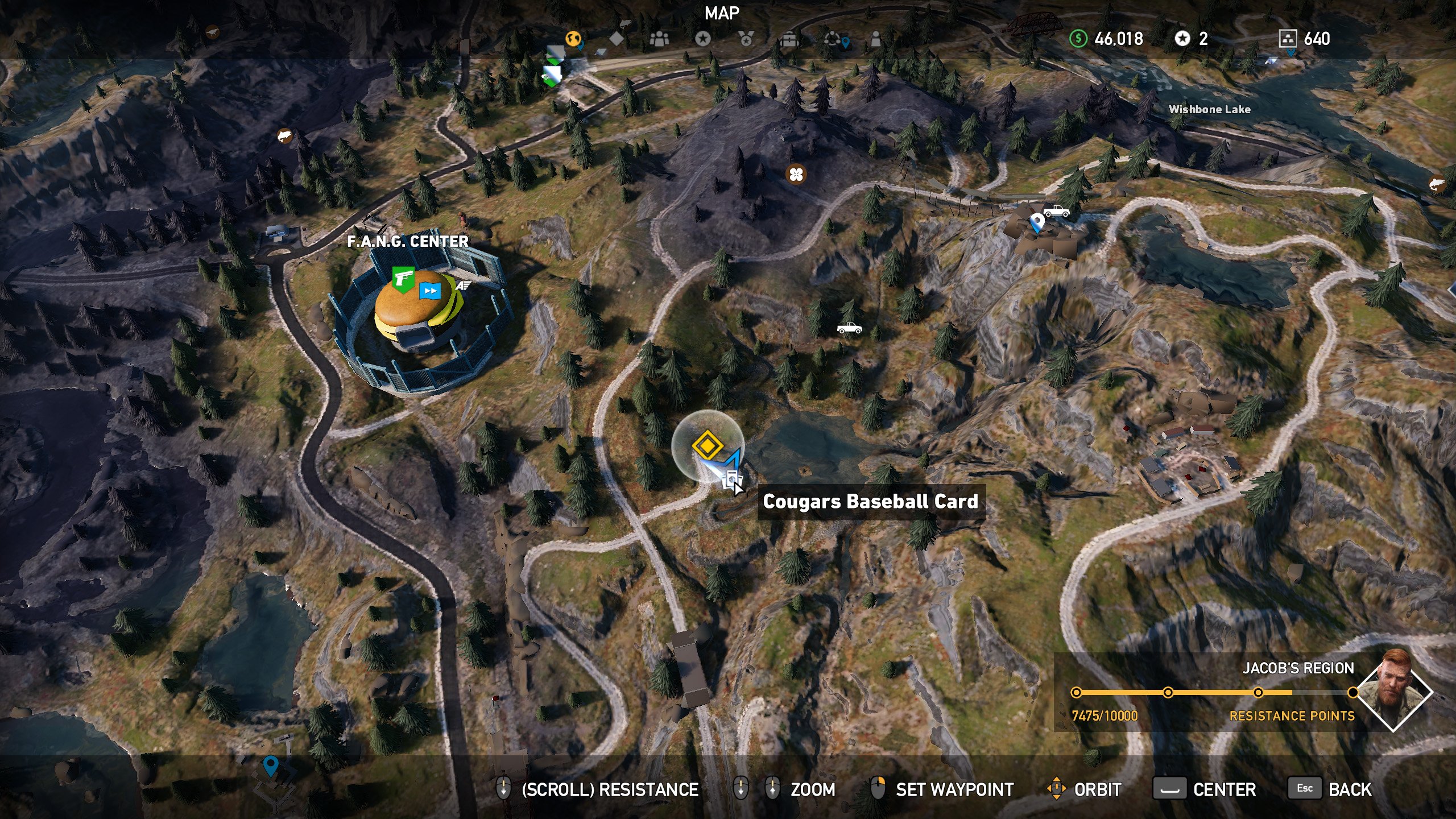
Task: Click the blue-pin pickup truck marker
Action: (x=1056, y=212)
